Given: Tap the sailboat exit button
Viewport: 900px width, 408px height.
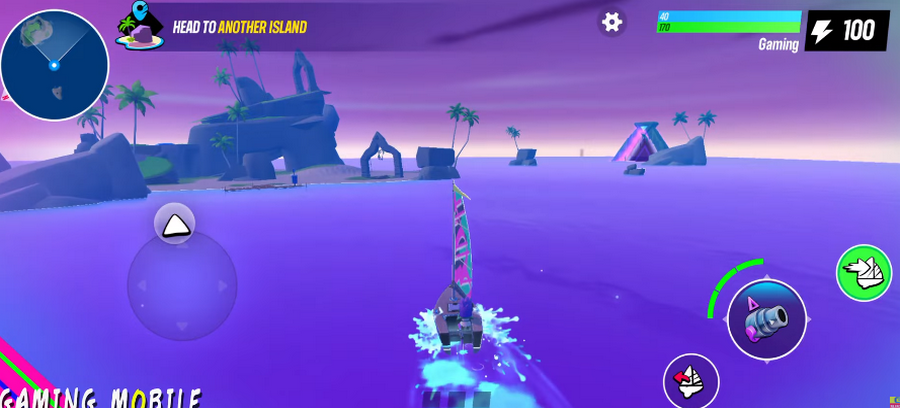Looking at the screenshot, I should (691, 381).
